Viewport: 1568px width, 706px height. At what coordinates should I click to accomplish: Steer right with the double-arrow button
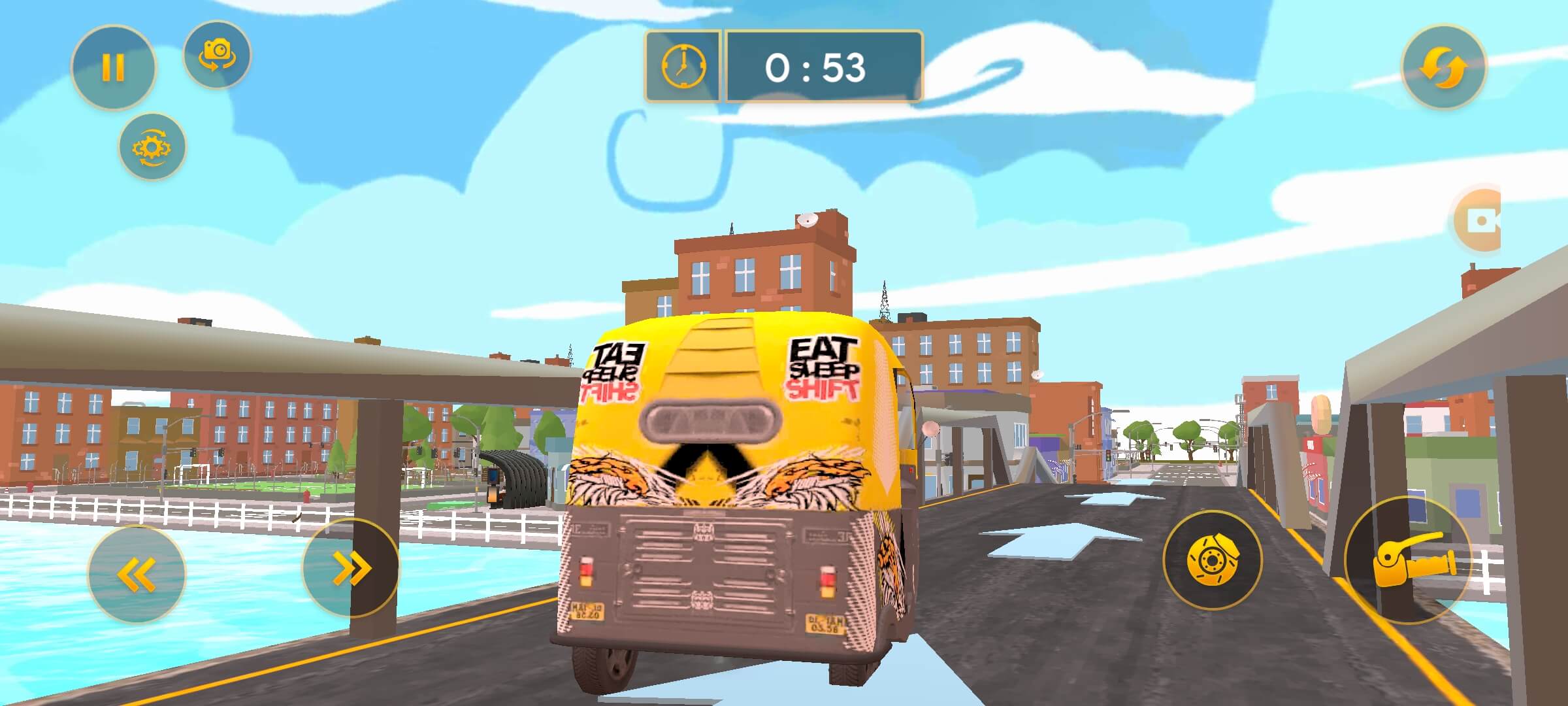[351, 567]
